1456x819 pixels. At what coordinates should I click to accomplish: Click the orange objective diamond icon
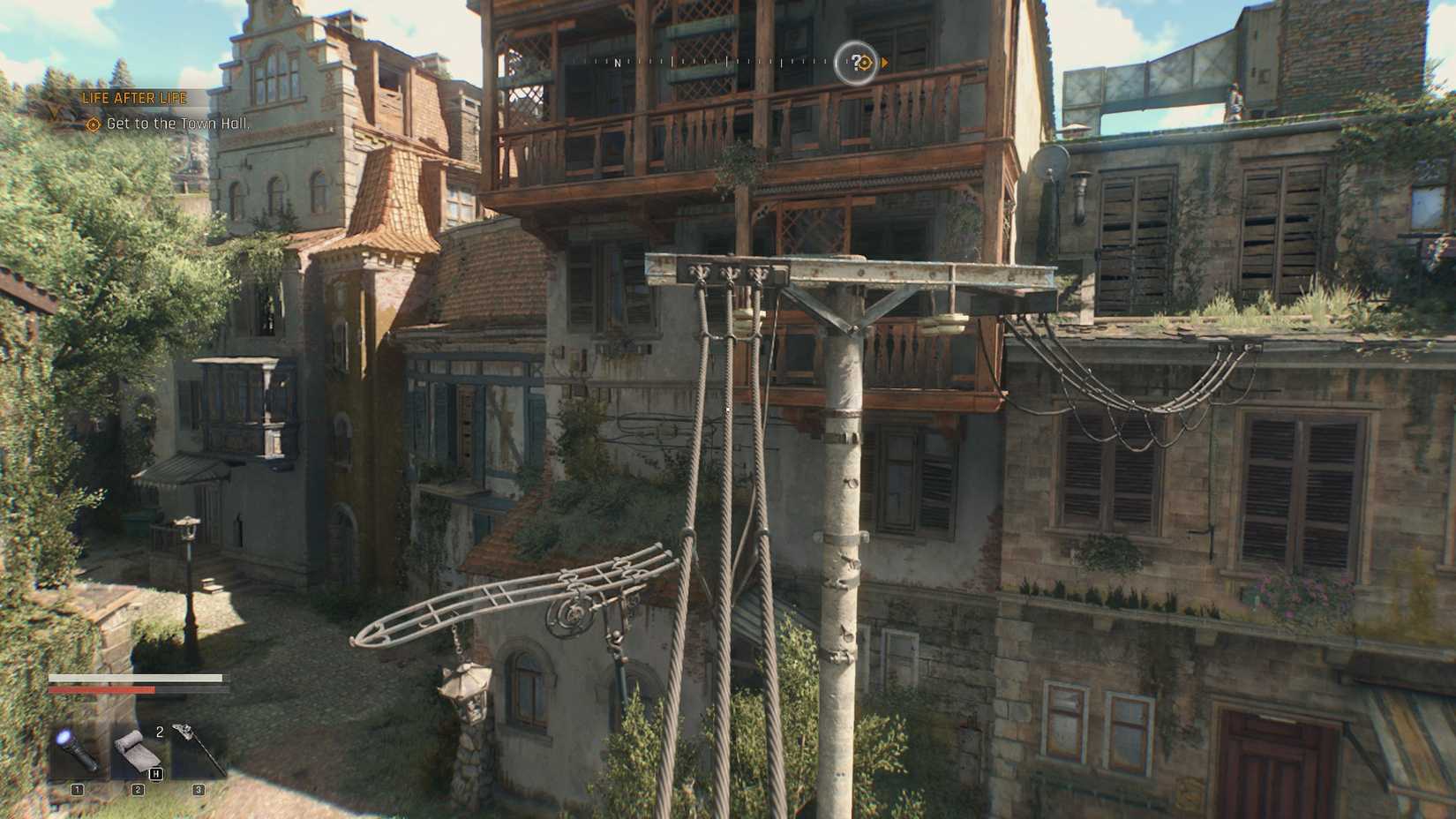coord(92,124)
